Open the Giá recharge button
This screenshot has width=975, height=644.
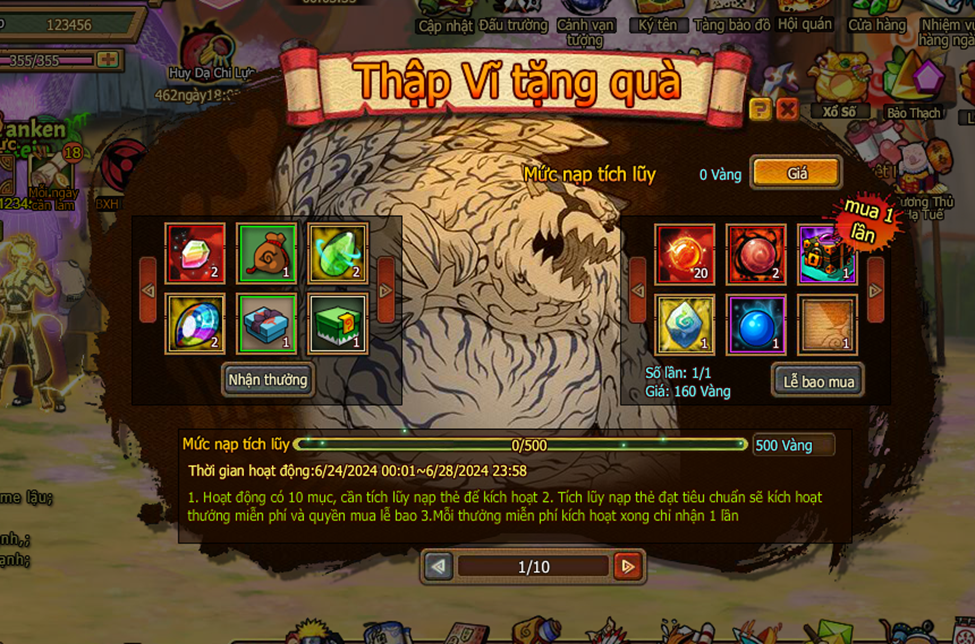(796, 173)
